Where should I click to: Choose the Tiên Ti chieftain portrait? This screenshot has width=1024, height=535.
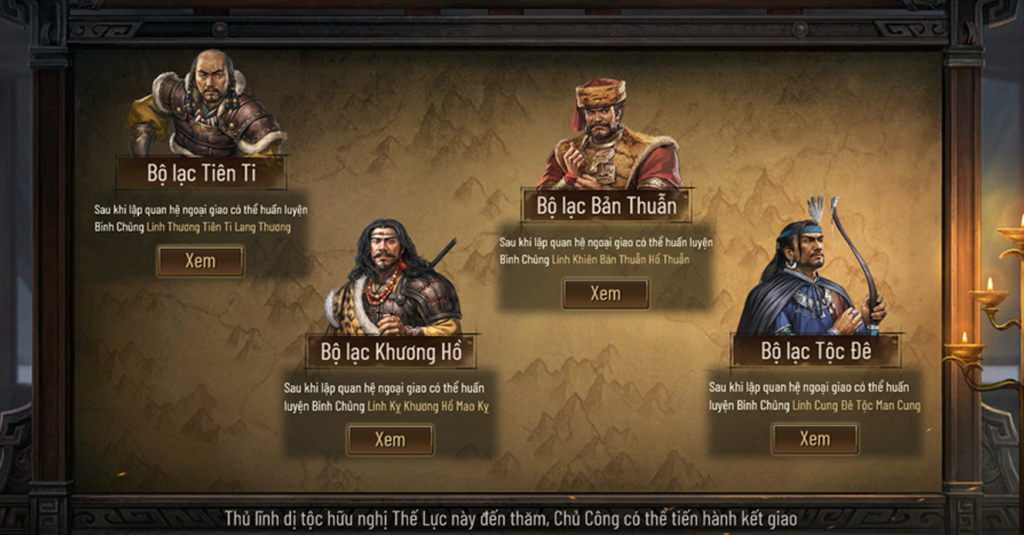(208, 105)
